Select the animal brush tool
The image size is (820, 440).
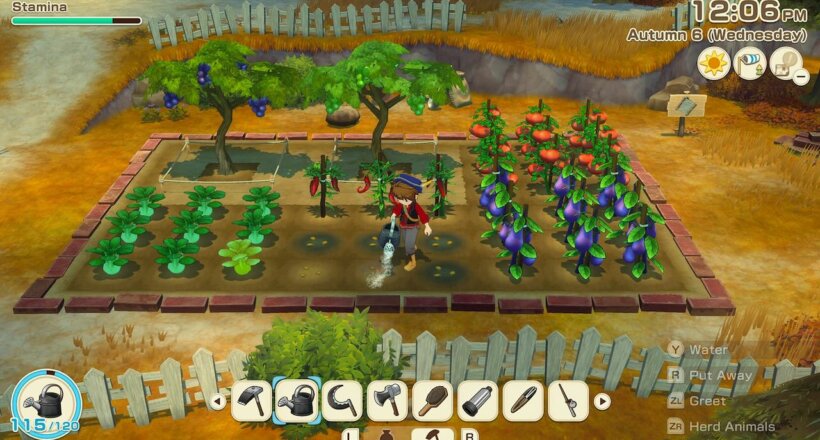coord(432,401)
